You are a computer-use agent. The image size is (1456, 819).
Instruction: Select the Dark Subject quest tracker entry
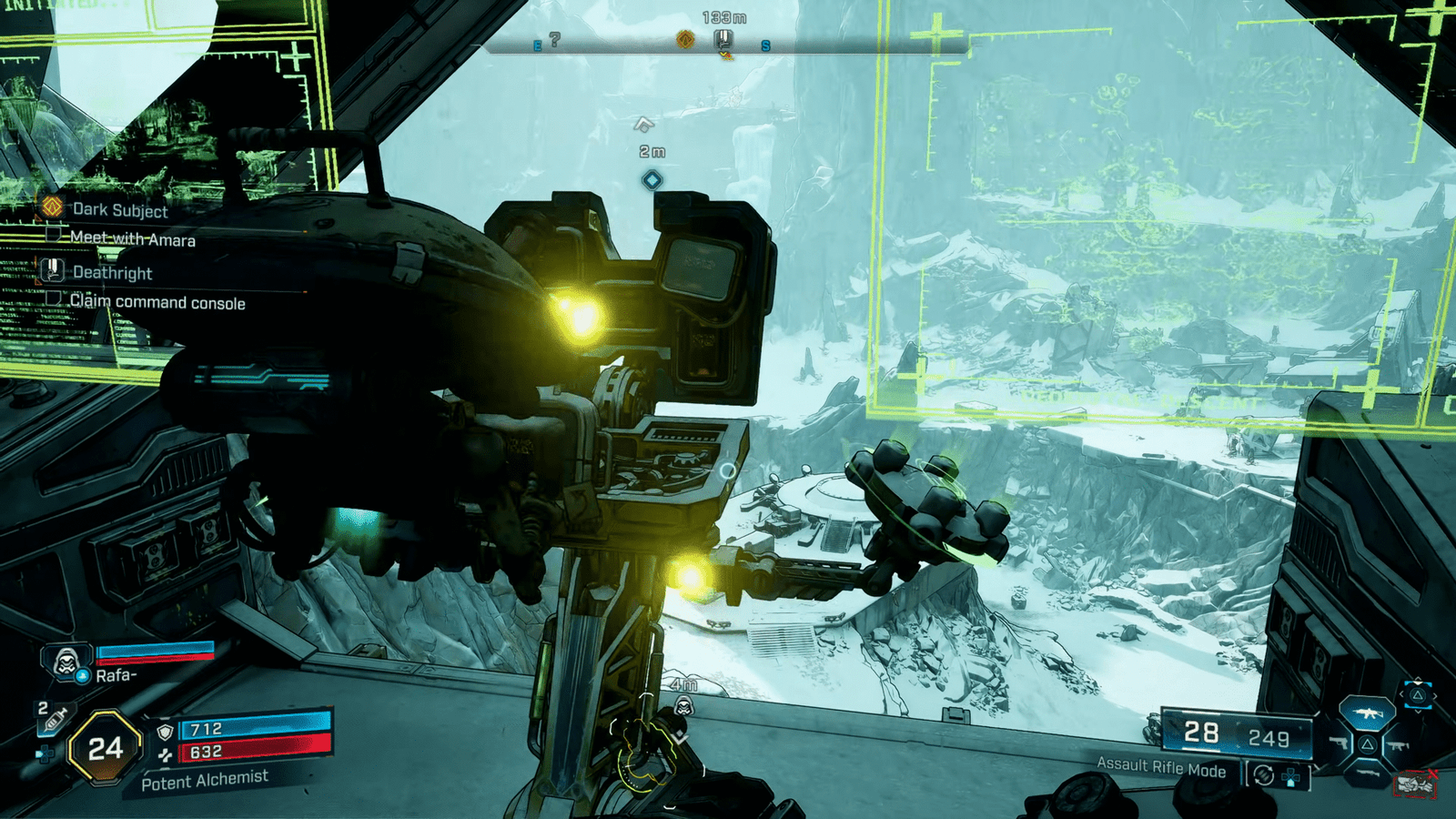tap(119, 209)
